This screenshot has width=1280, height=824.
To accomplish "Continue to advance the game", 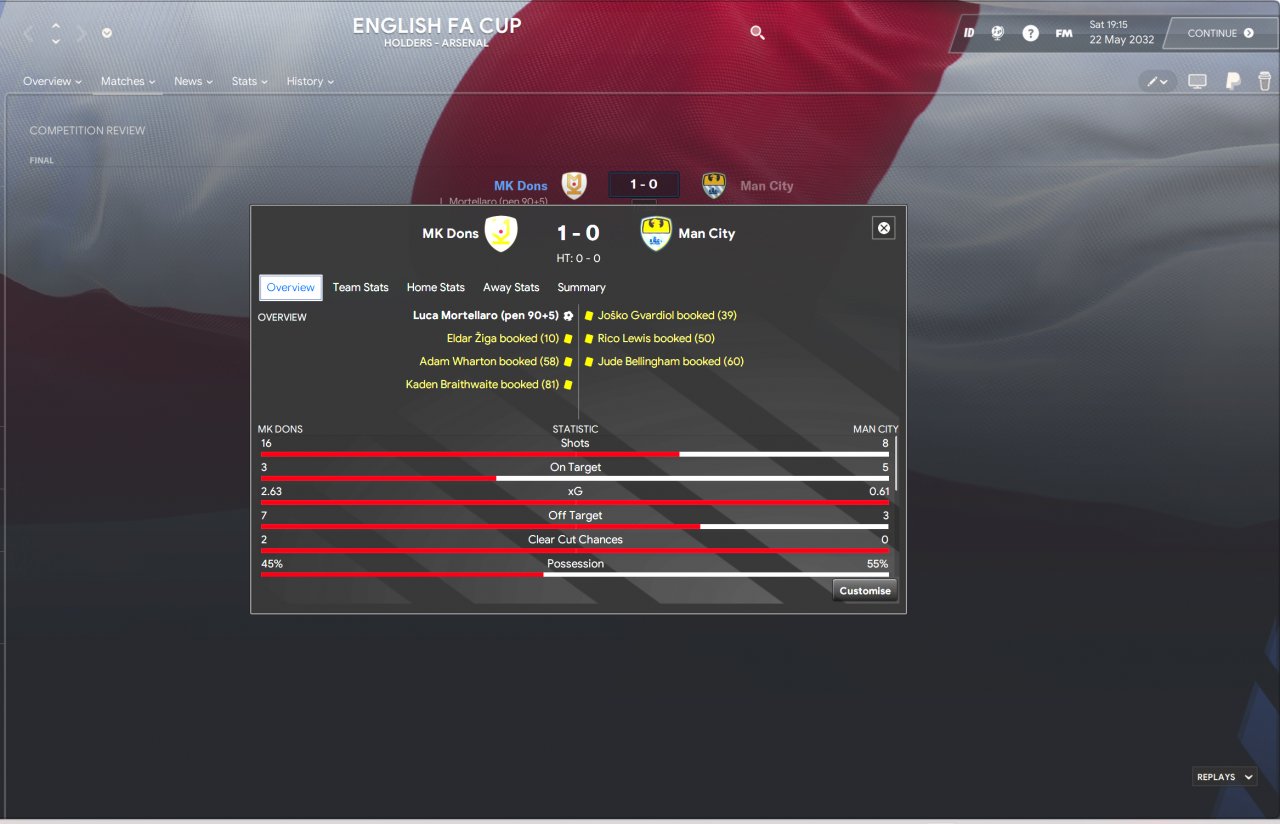I will pyautogui.click(x=1220, y=33).
